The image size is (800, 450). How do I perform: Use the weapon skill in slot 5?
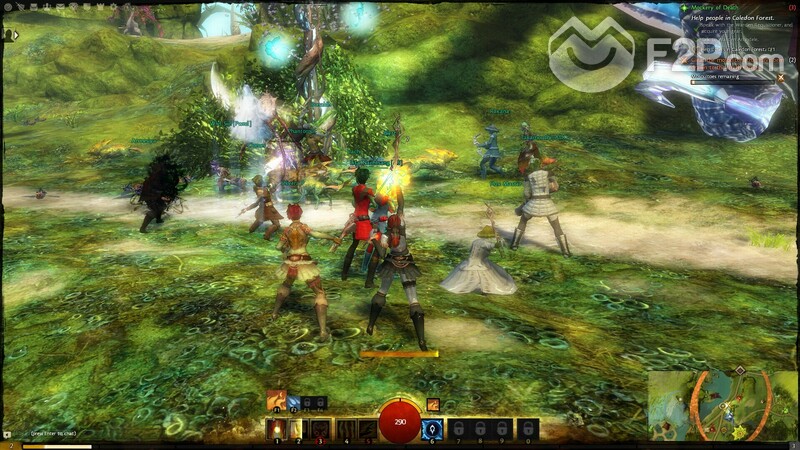pos(366,429)
